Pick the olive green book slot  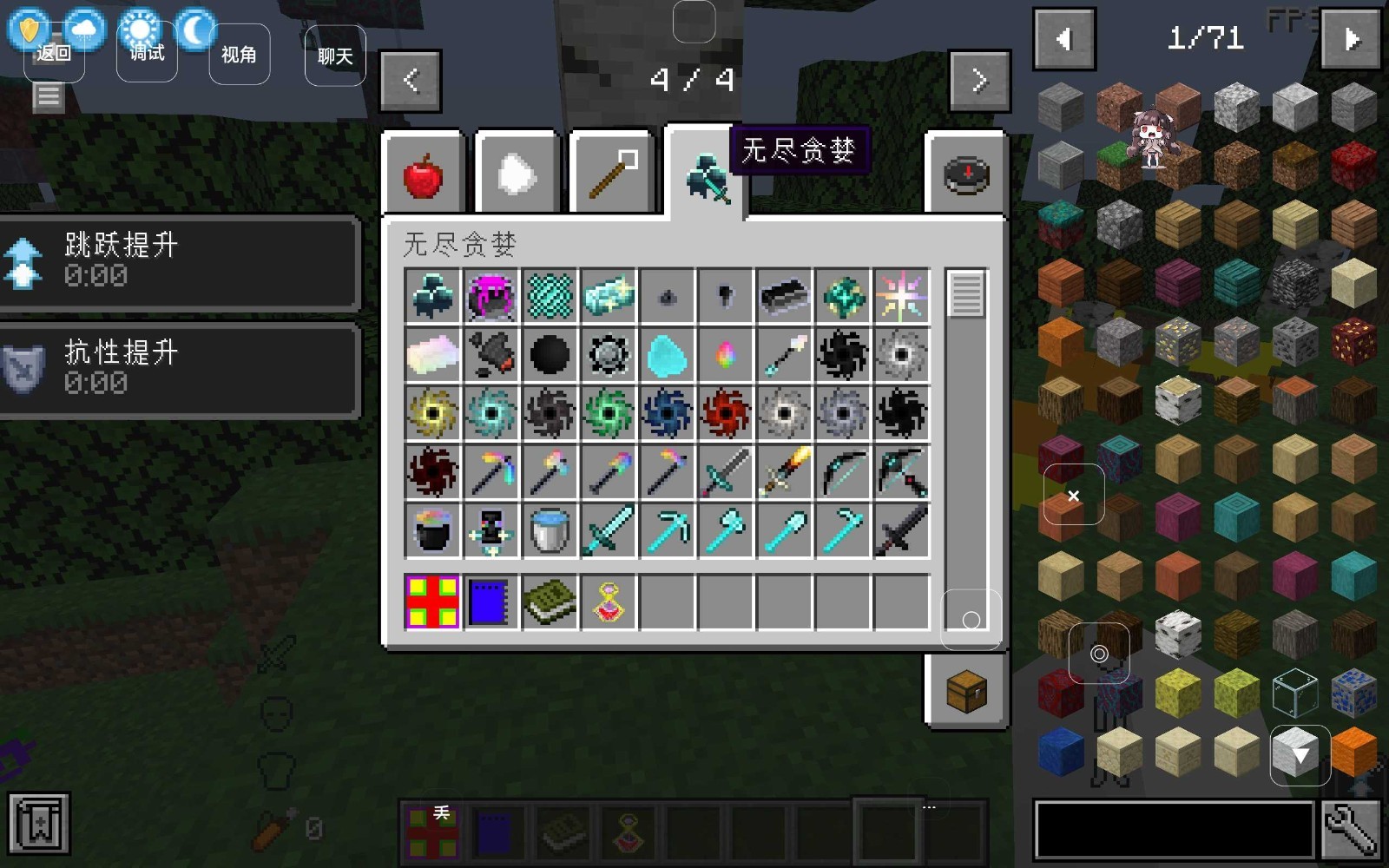pyautogui.click(x=550, y=602)
